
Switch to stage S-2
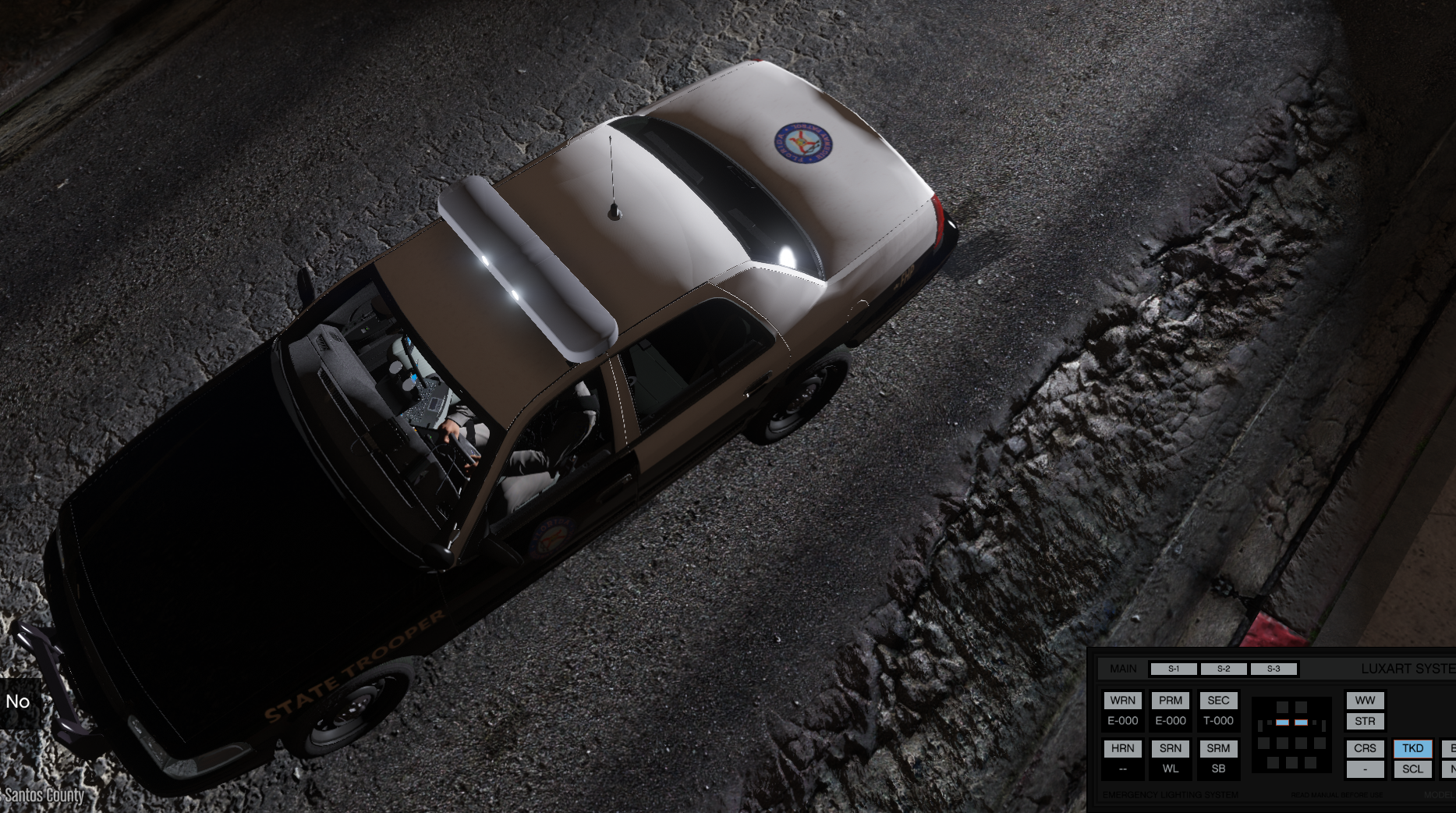point(1223,669)
